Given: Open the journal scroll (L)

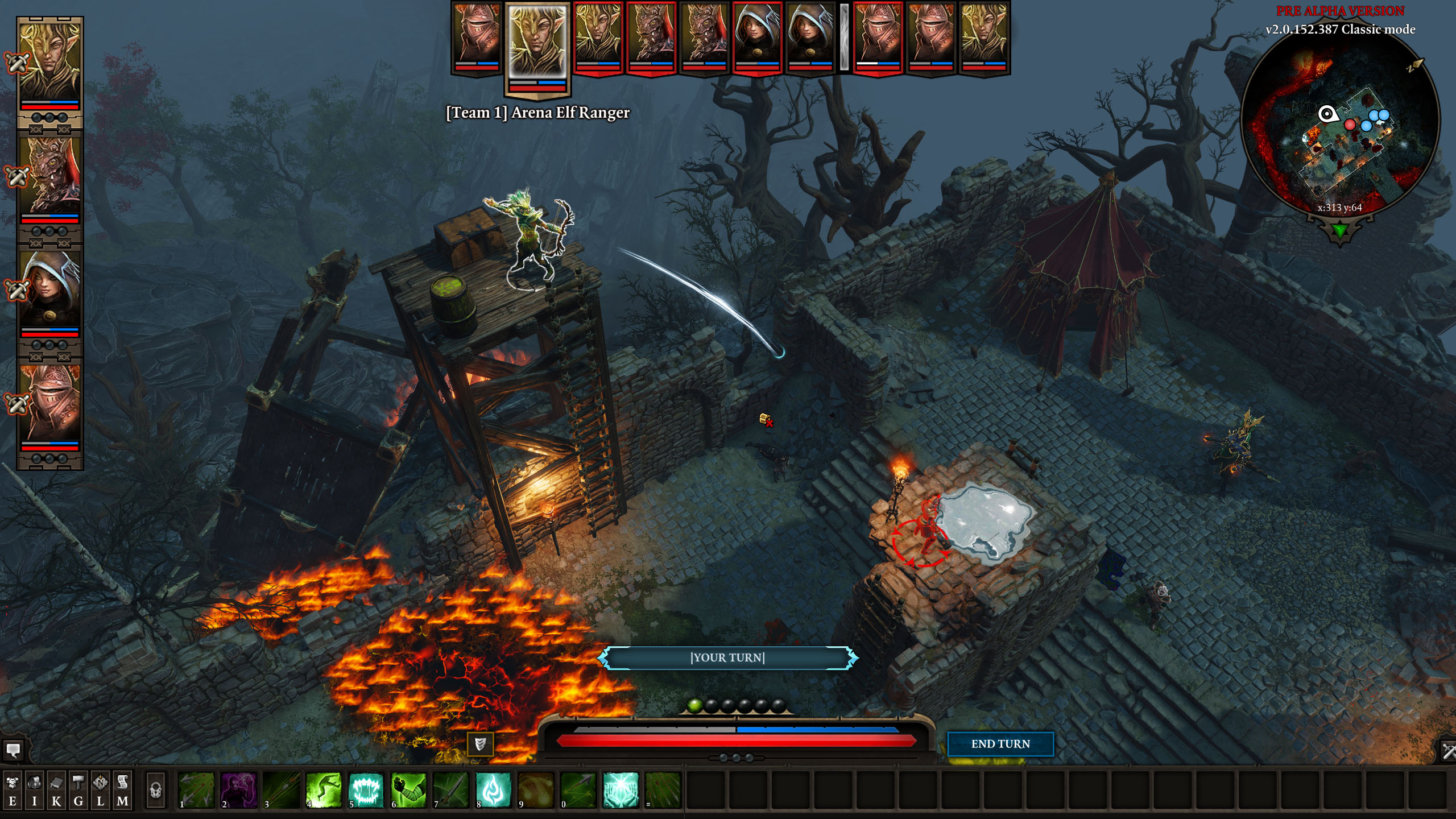Looking at the screenshot, I should pos(101,790).
